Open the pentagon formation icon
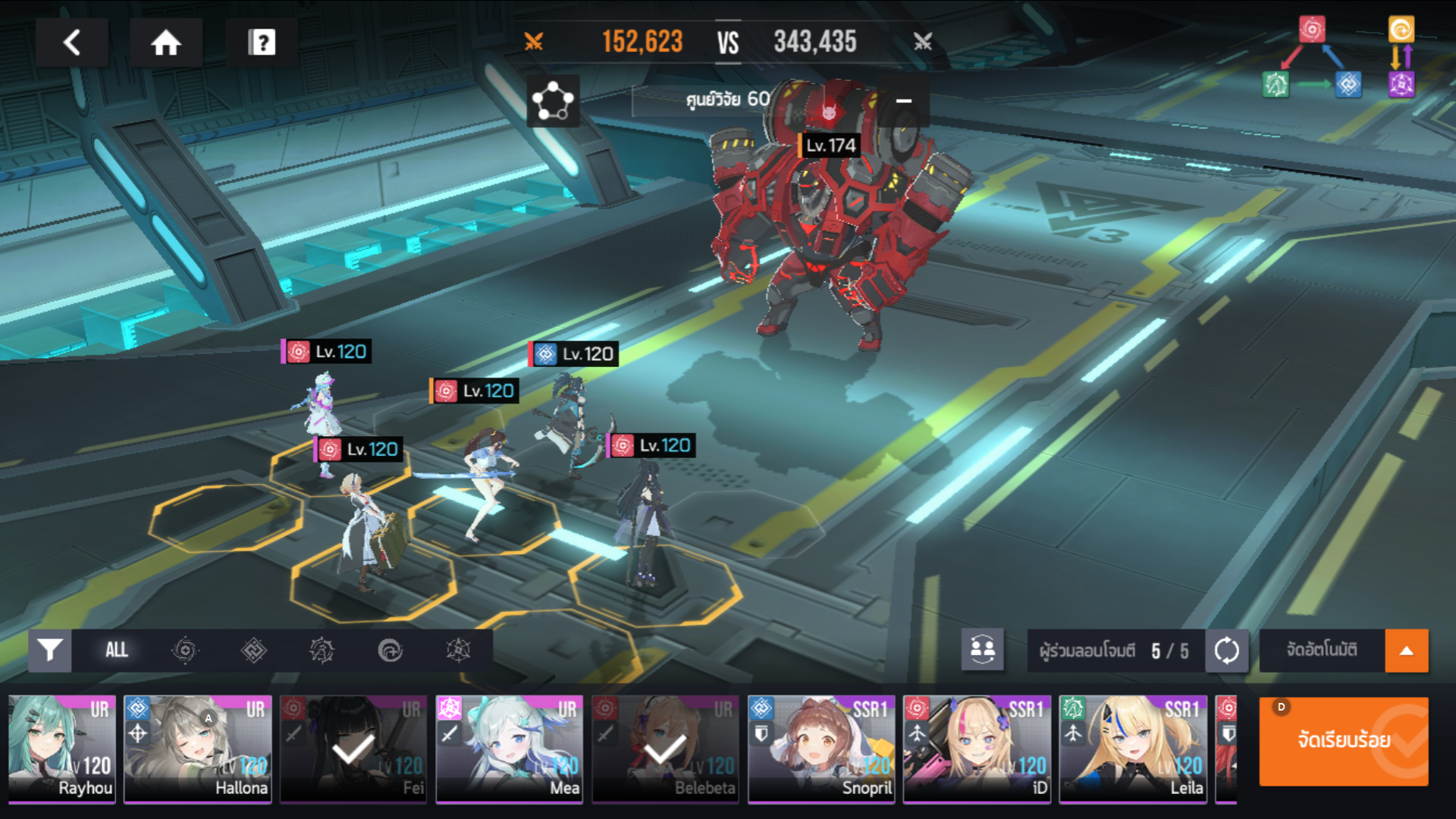 (553, 101)
